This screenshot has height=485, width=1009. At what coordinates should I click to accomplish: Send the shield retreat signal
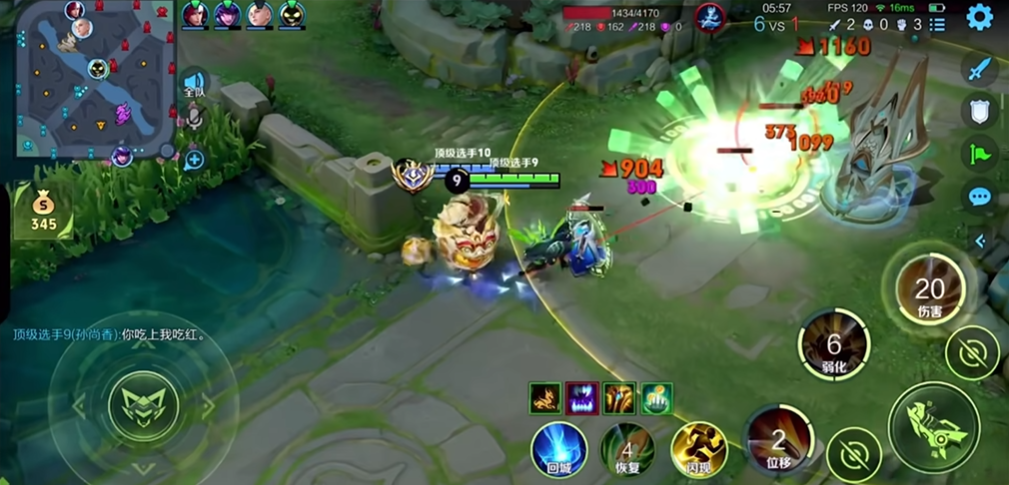[980, 111]
